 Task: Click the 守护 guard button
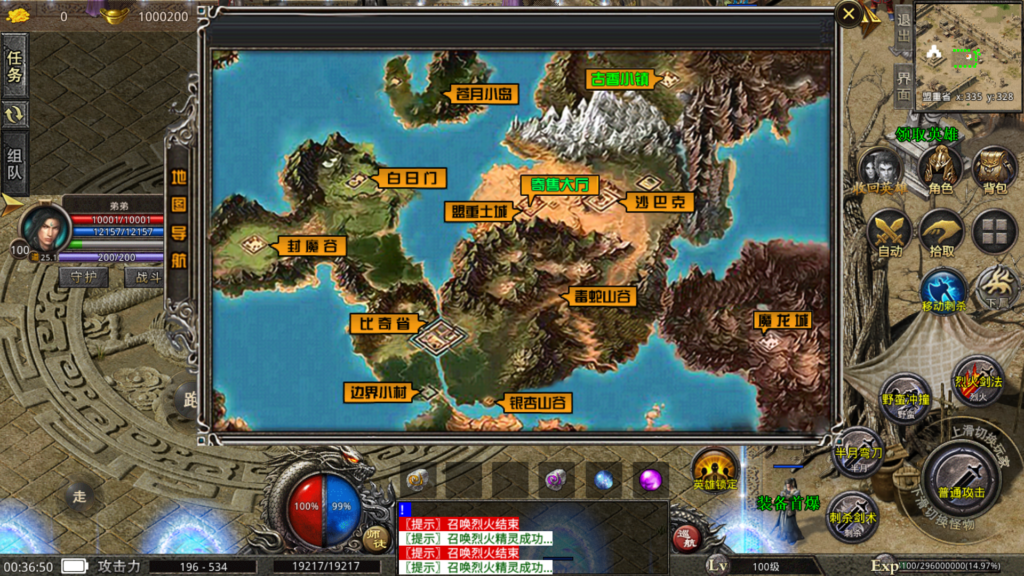[83, 277]
